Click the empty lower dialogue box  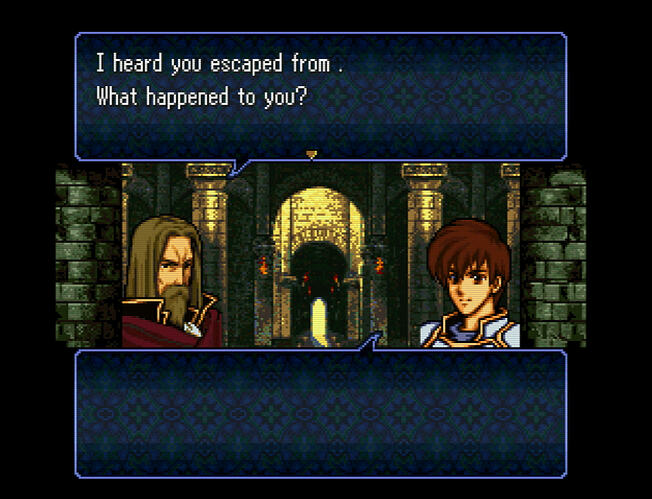click(x=320, y=412)
